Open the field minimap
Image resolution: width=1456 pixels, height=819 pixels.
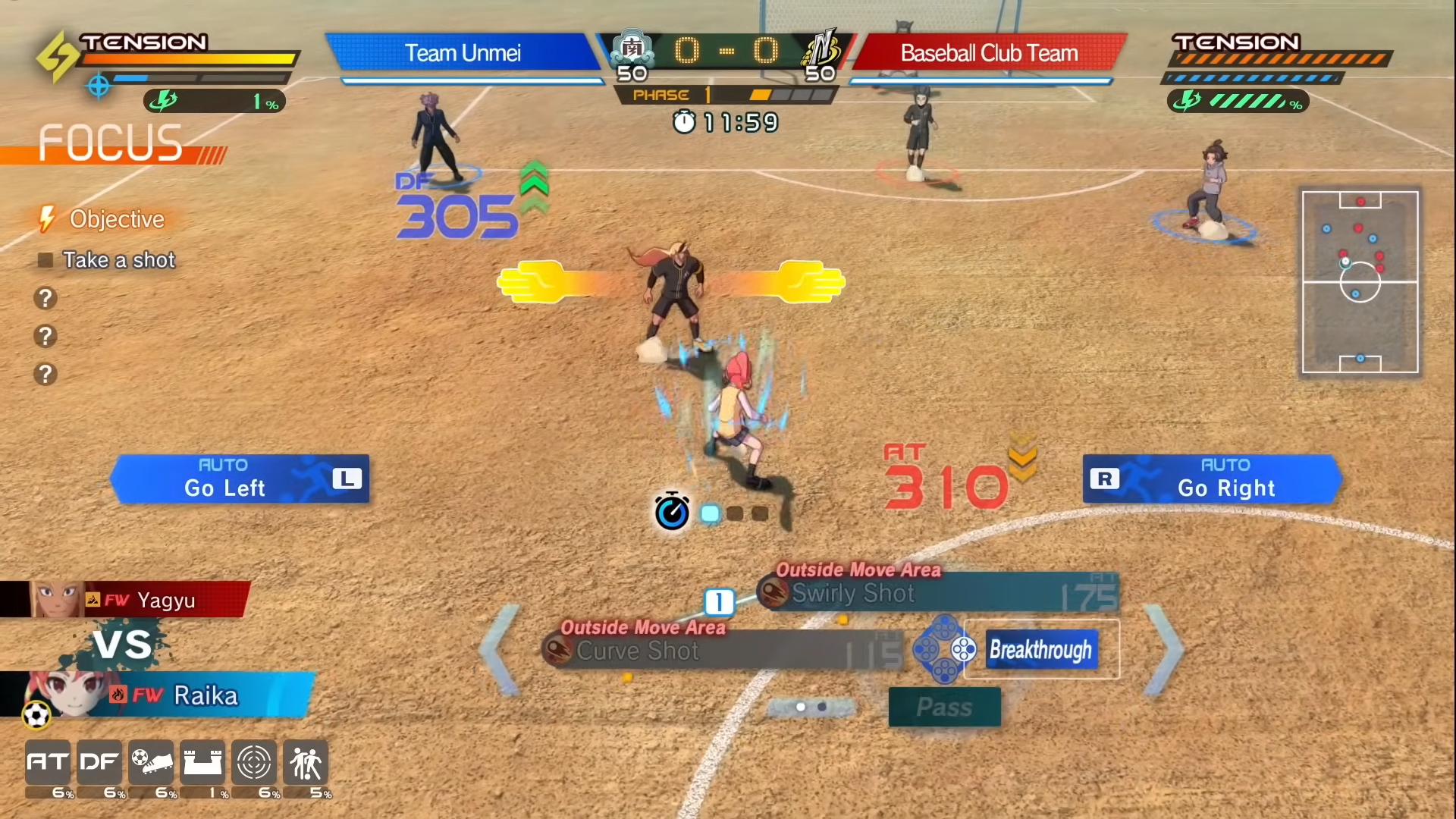point(1360,282)
